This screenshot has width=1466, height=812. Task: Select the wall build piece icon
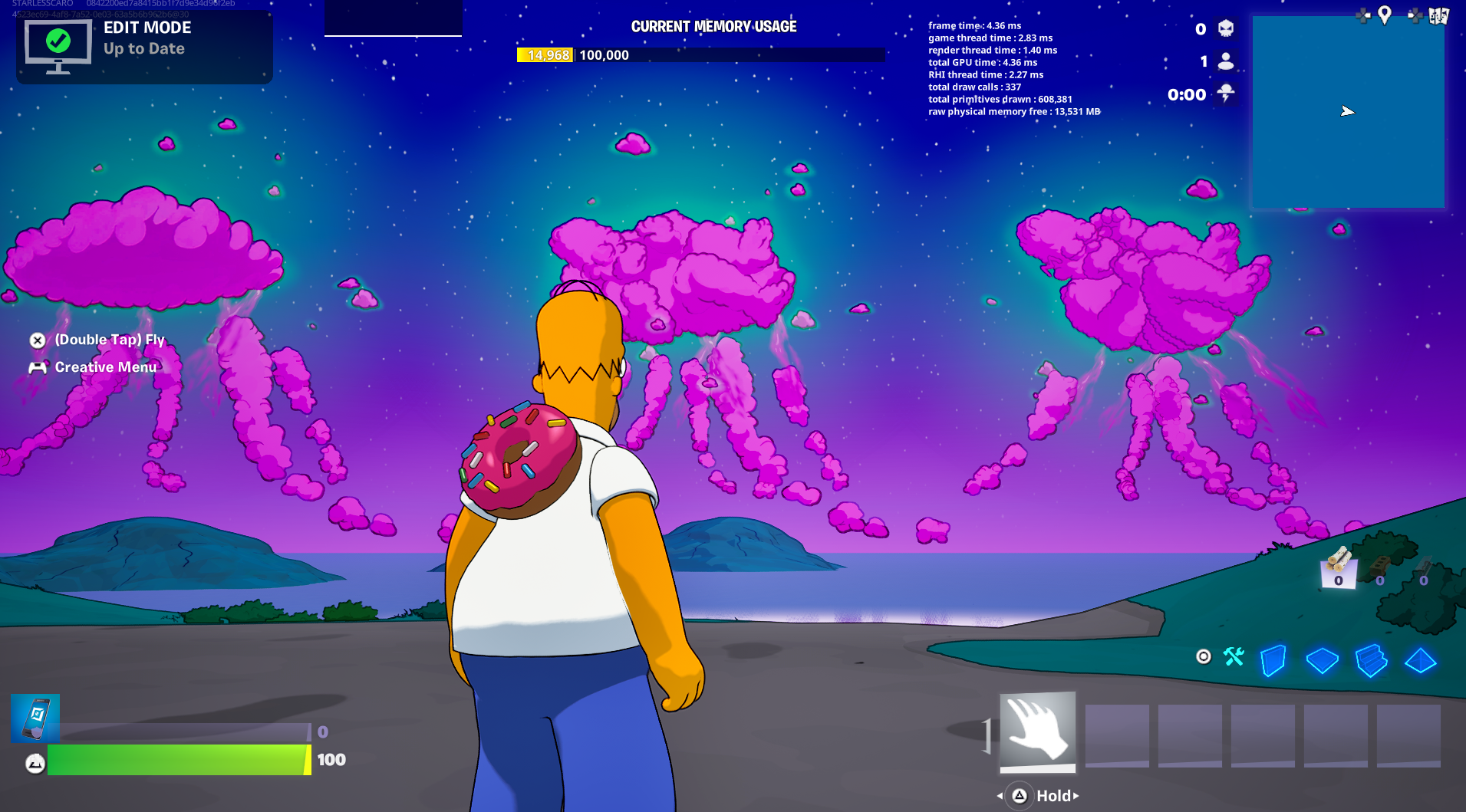pyautogui.click(x=1273, y=659)
